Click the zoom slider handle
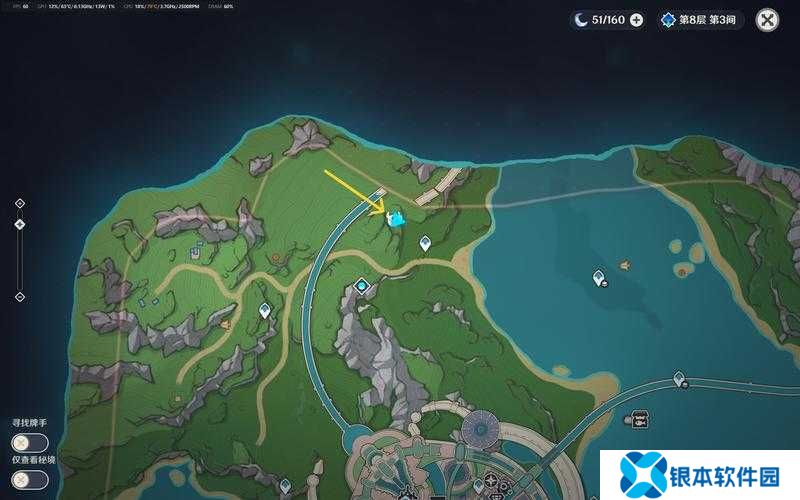This screenshot has width=800, height=500. tap(19, 224)
